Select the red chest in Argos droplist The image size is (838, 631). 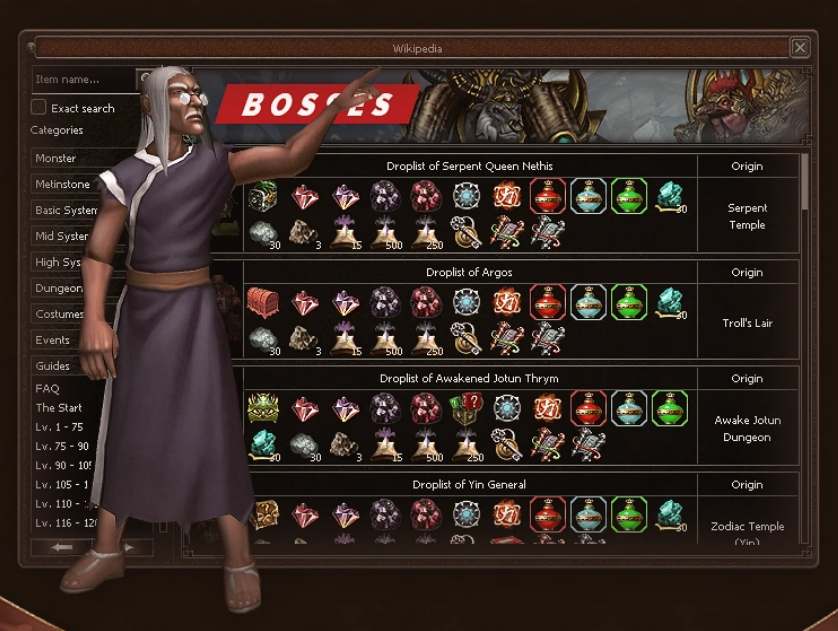[x=263, y=302]
